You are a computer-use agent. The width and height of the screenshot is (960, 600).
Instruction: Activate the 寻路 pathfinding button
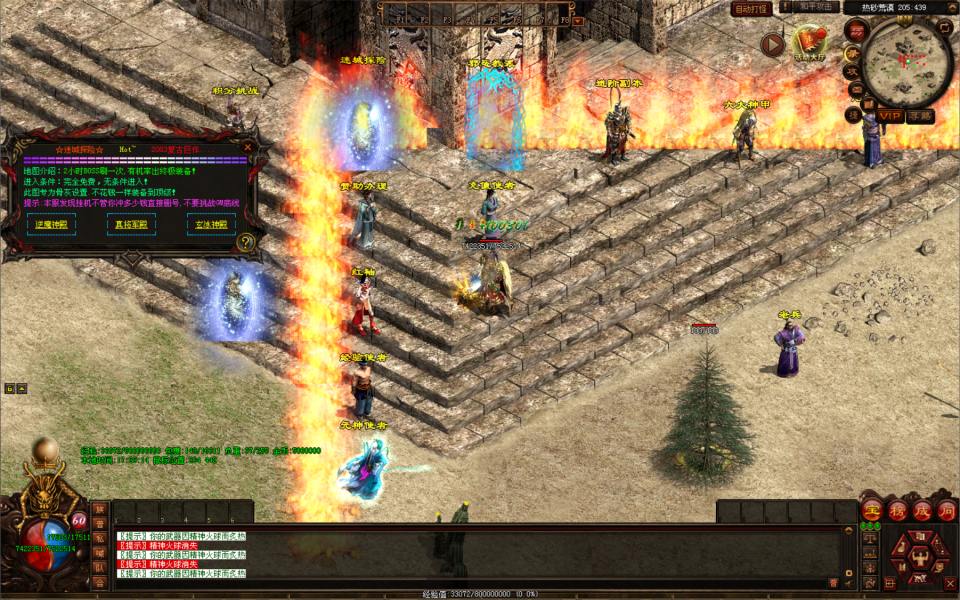click(920, 116)
